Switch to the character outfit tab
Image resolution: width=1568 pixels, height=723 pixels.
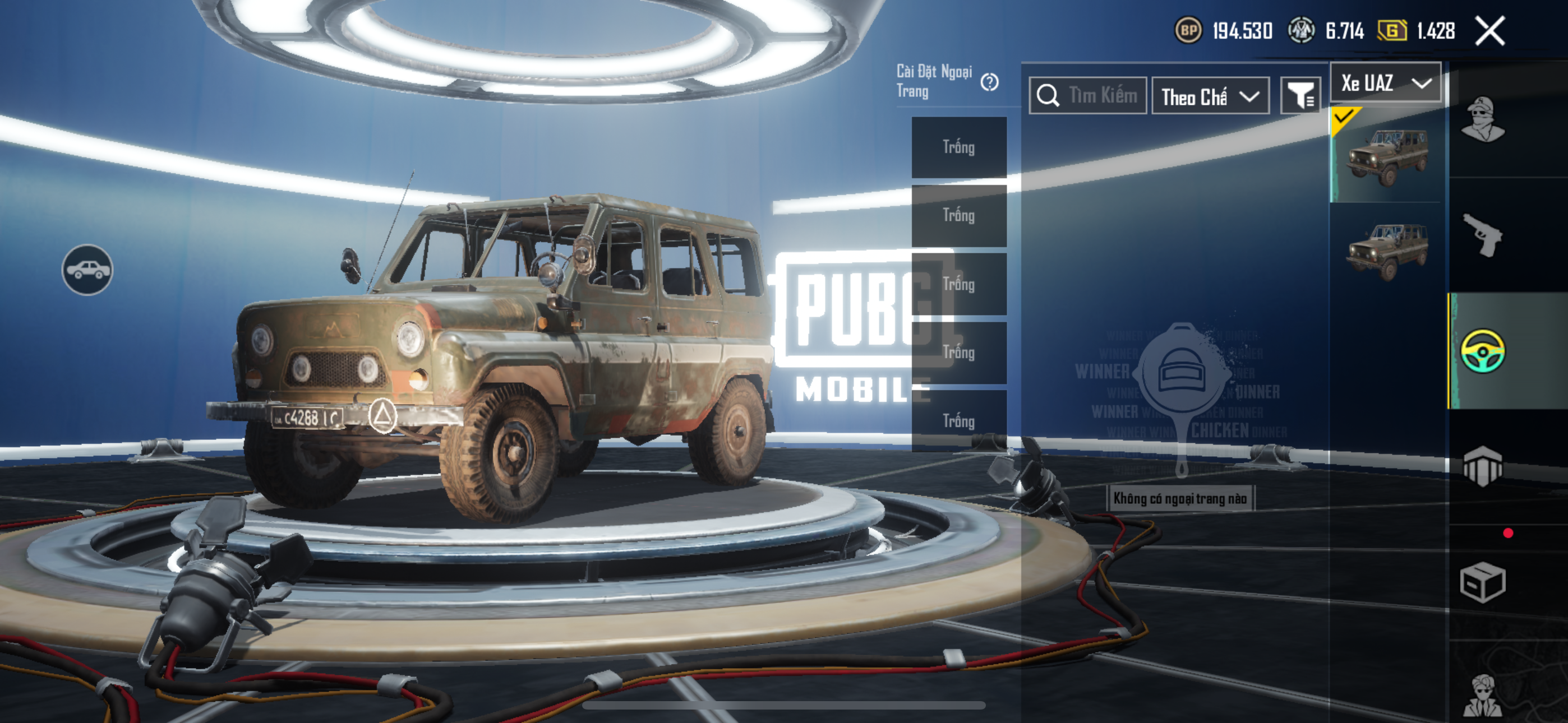pos(1483,120)
